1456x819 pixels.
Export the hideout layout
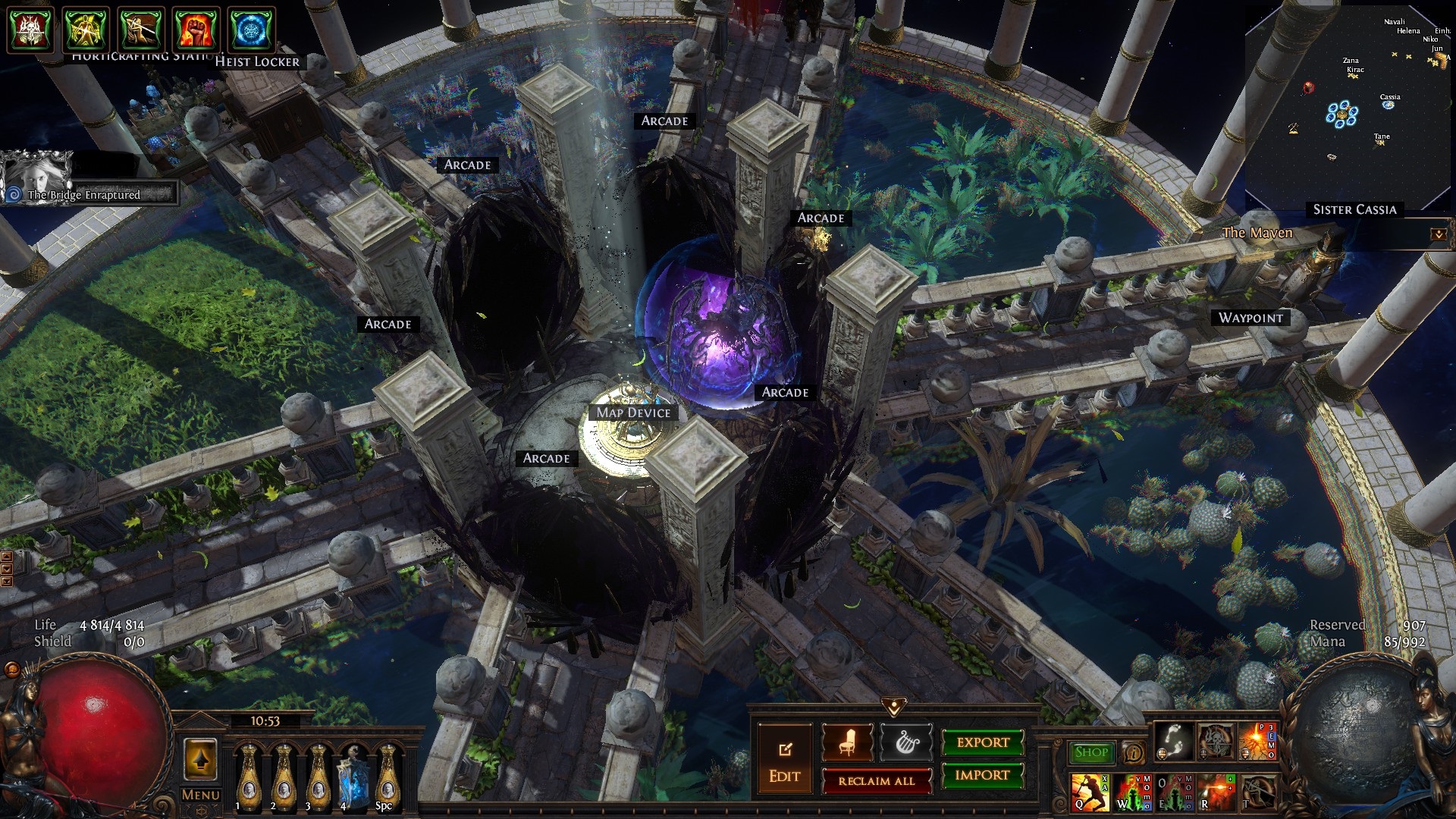pos(983,742)
